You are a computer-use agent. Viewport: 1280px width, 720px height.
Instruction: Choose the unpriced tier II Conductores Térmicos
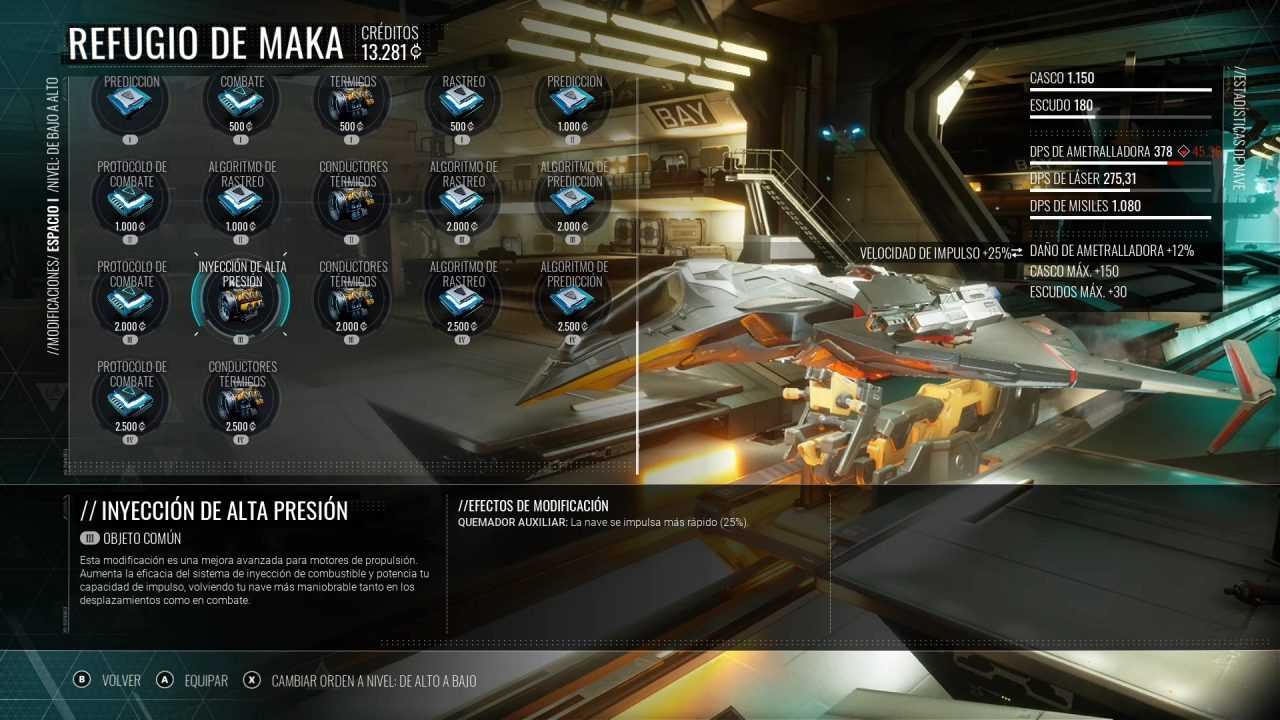[x=352, y=201]
